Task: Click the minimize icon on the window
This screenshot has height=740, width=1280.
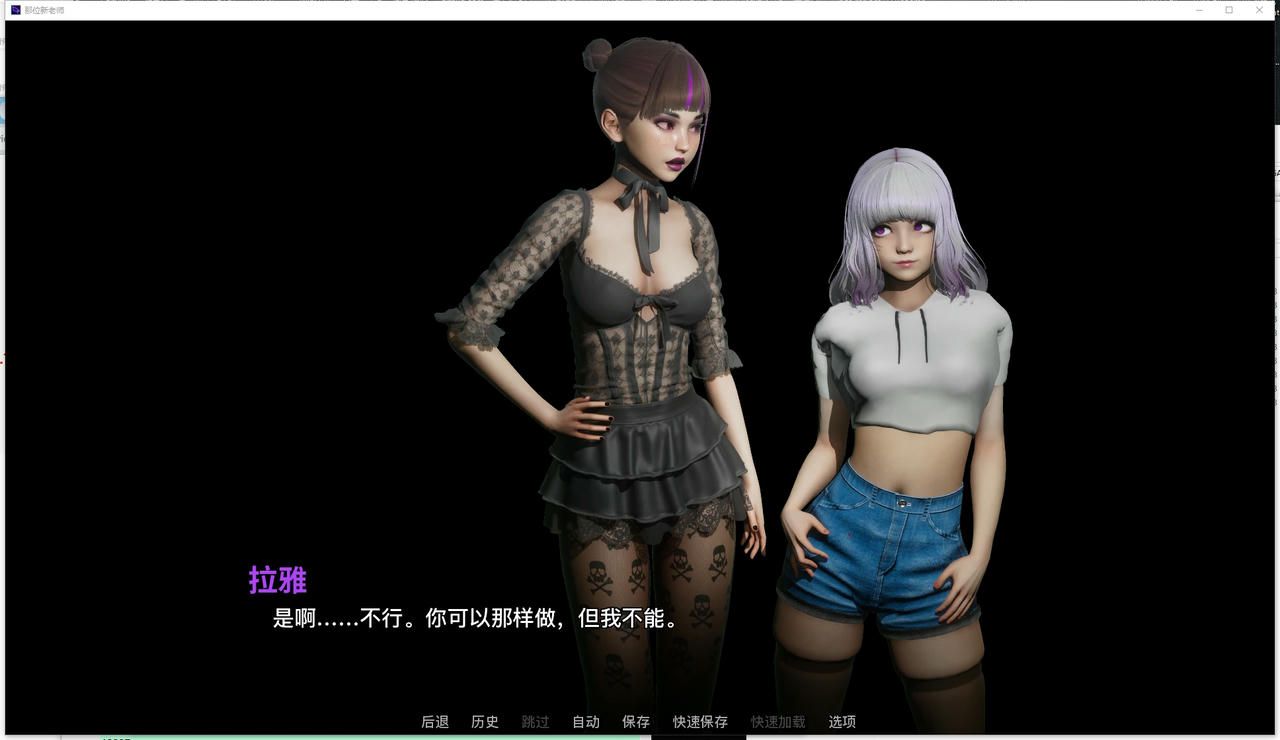Action: tap(1198, 10)
